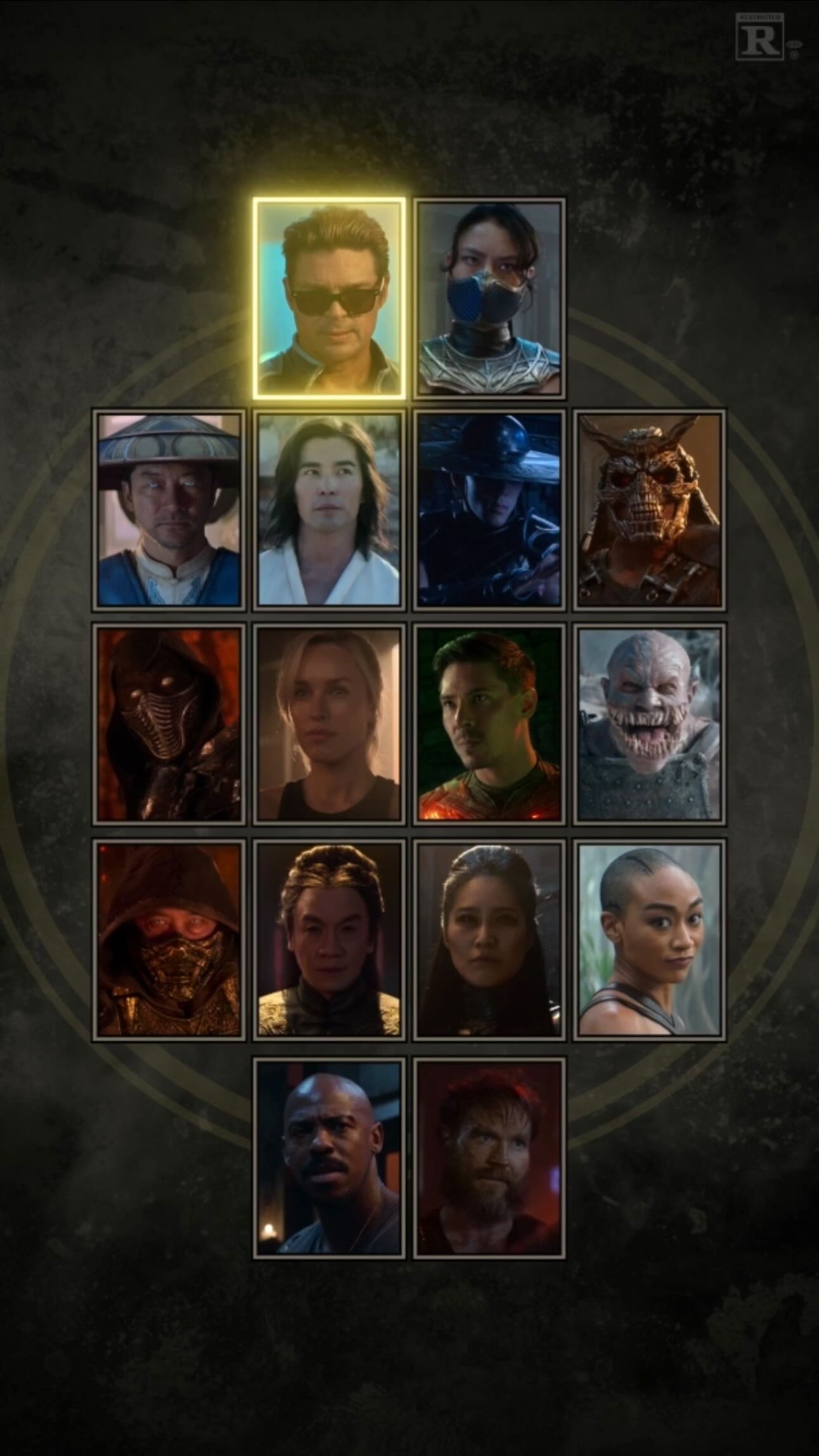The height and width of the screenshot is (1456, 819).
Task: Choose the hooded ninja with golden mask
Action: point(169,940)
